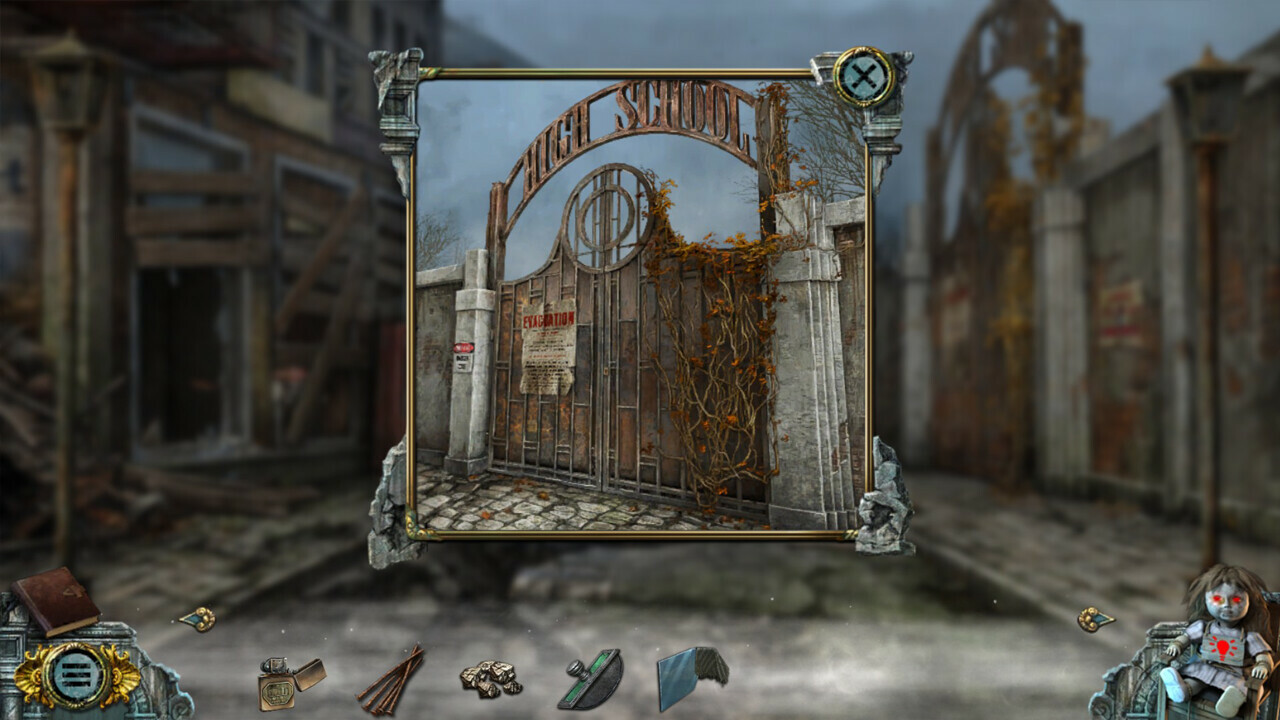The image size is (1280, 720).
Task: Open the brown journal book
Action: [56, 600]
